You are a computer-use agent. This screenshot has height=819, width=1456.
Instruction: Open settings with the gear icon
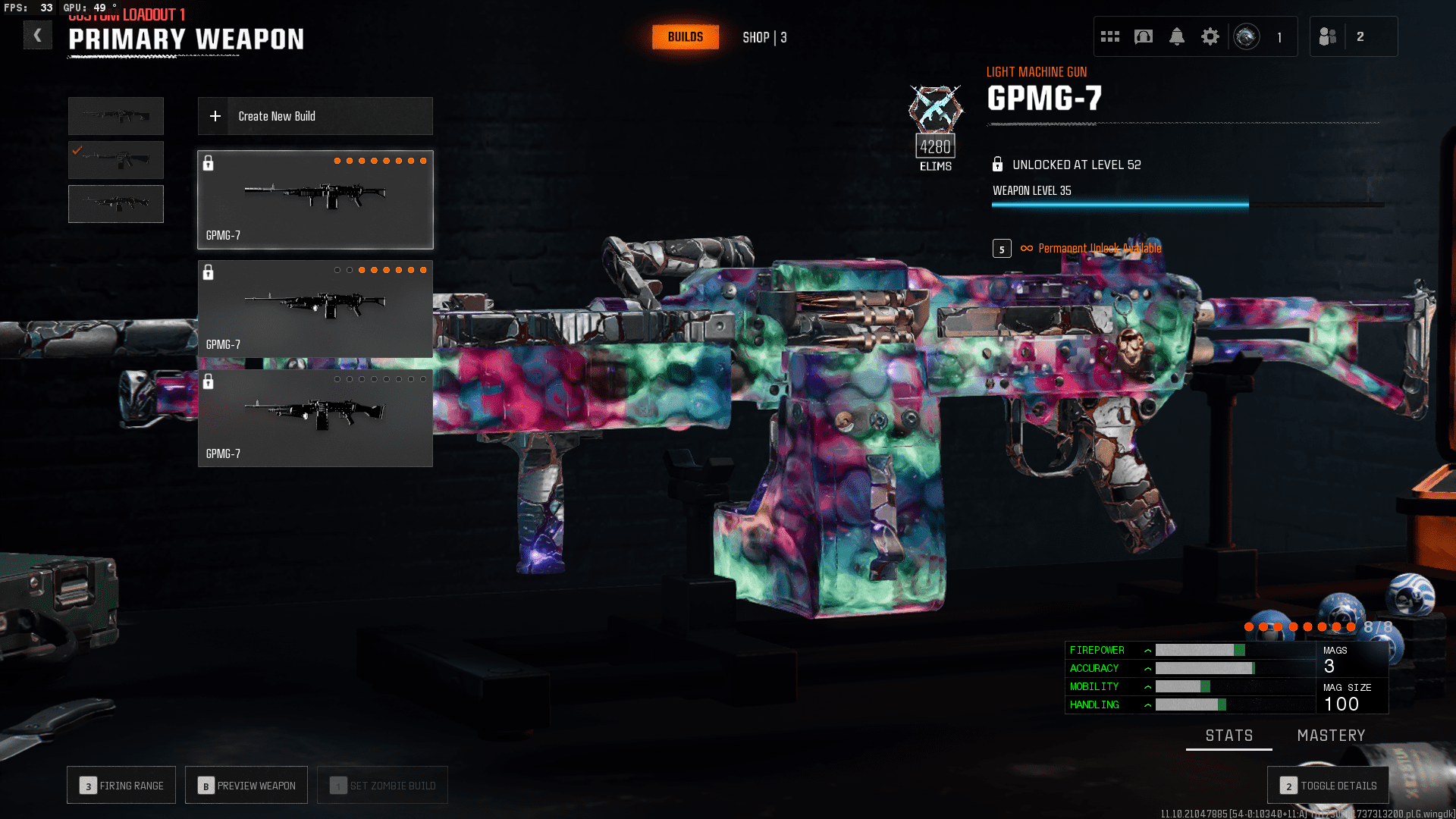coord(1210,36)
